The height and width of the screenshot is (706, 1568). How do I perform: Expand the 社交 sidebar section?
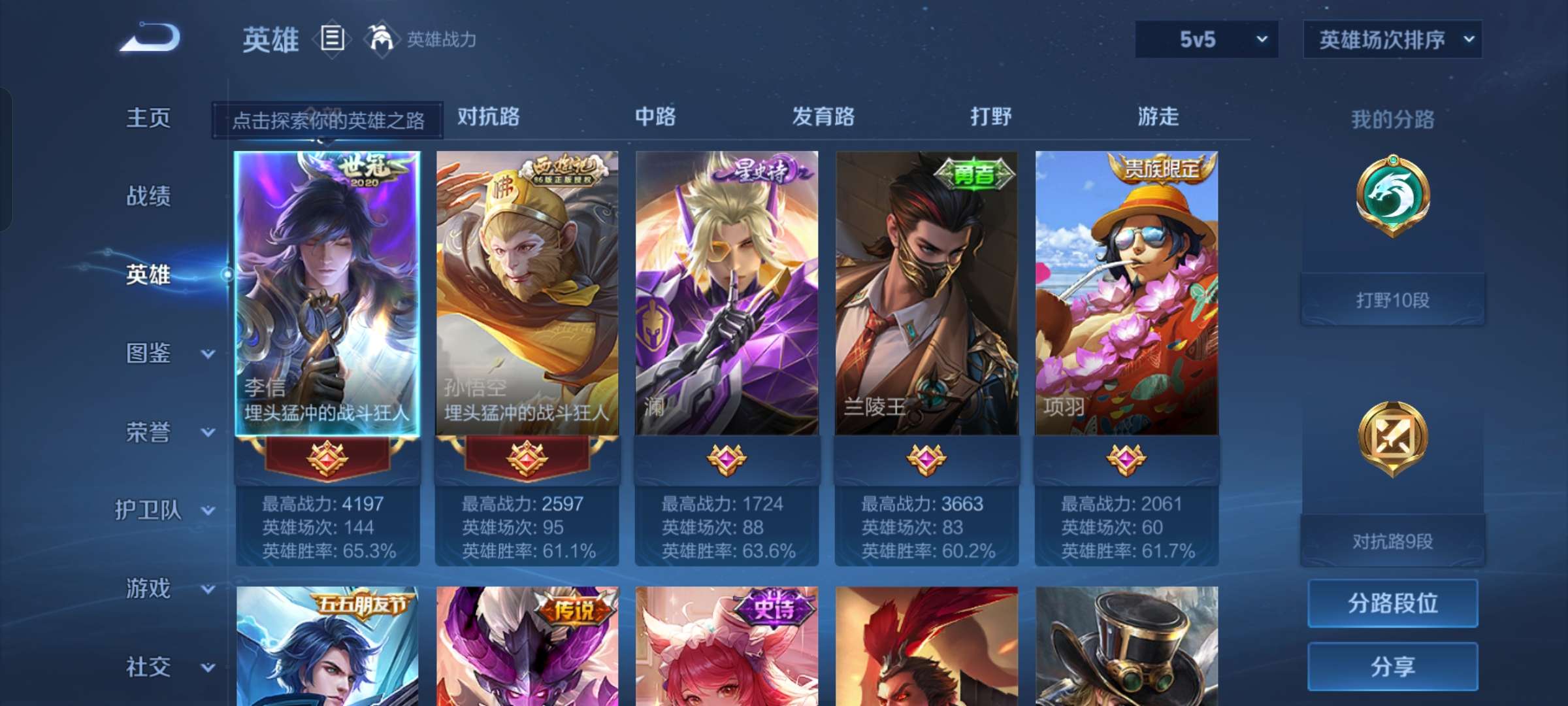click(x=149, y=667)
